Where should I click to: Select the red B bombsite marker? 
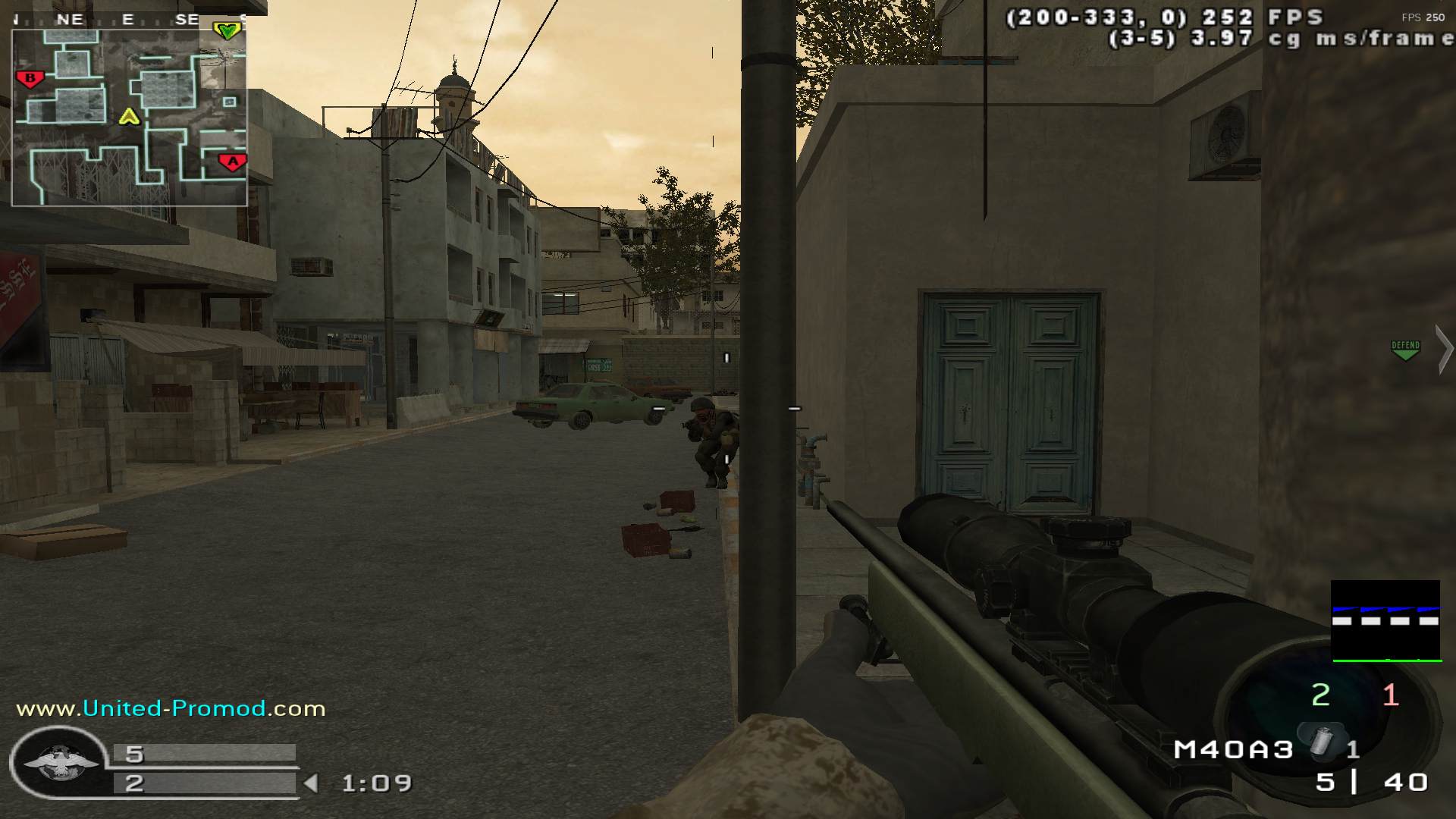pos(30,78)
